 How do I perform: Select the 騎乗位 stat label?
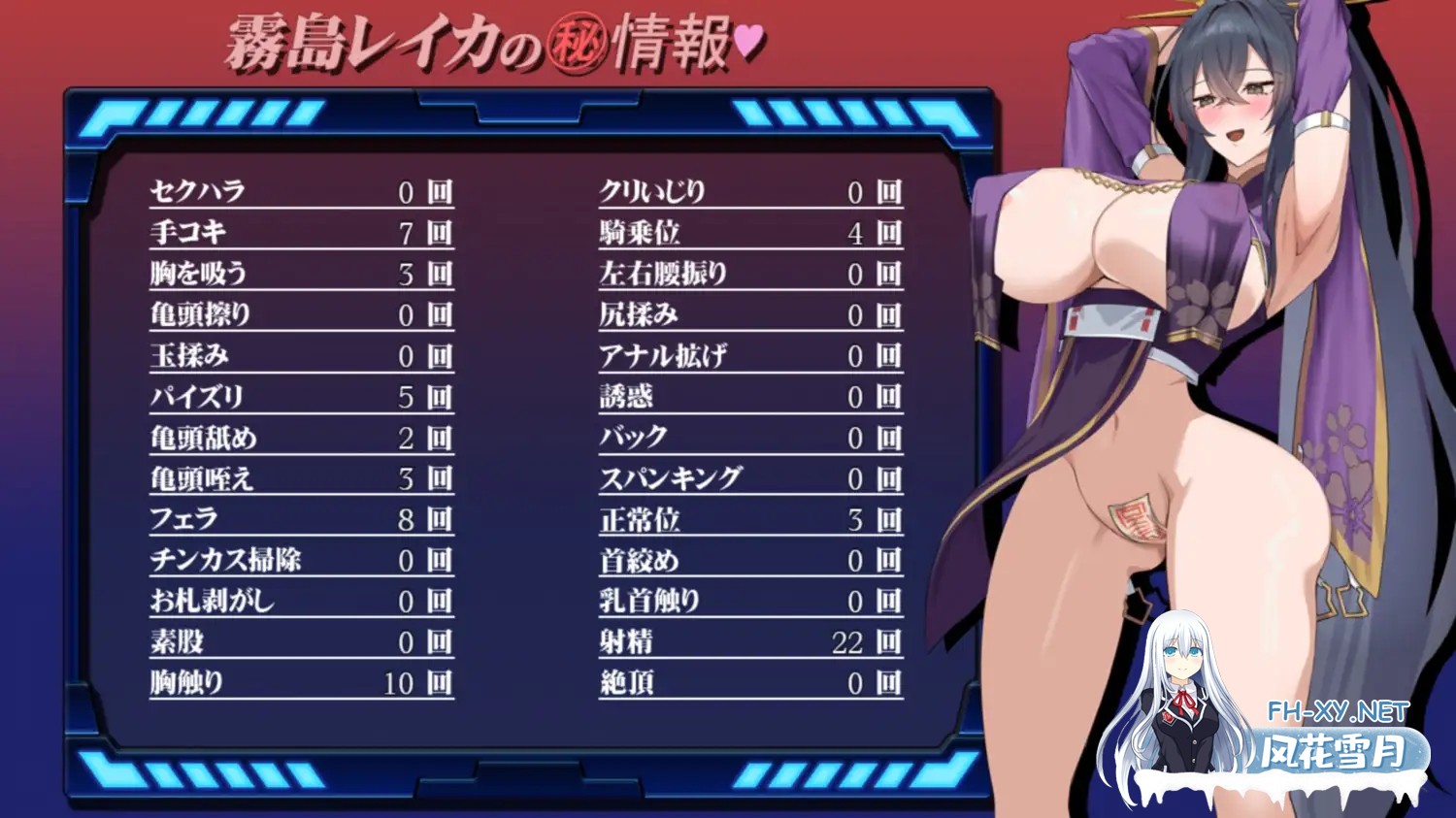click(645, 232)
